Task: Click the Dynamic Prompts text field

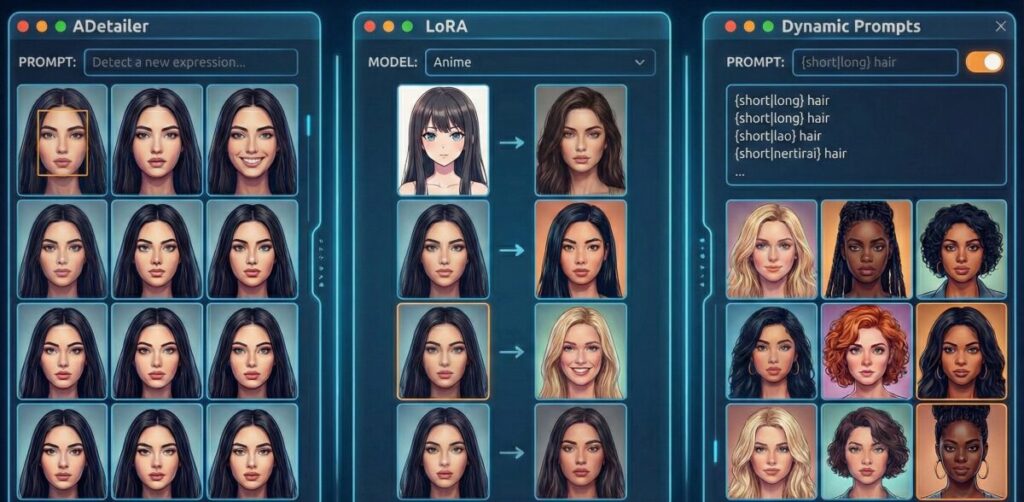Action: point(876,62)
